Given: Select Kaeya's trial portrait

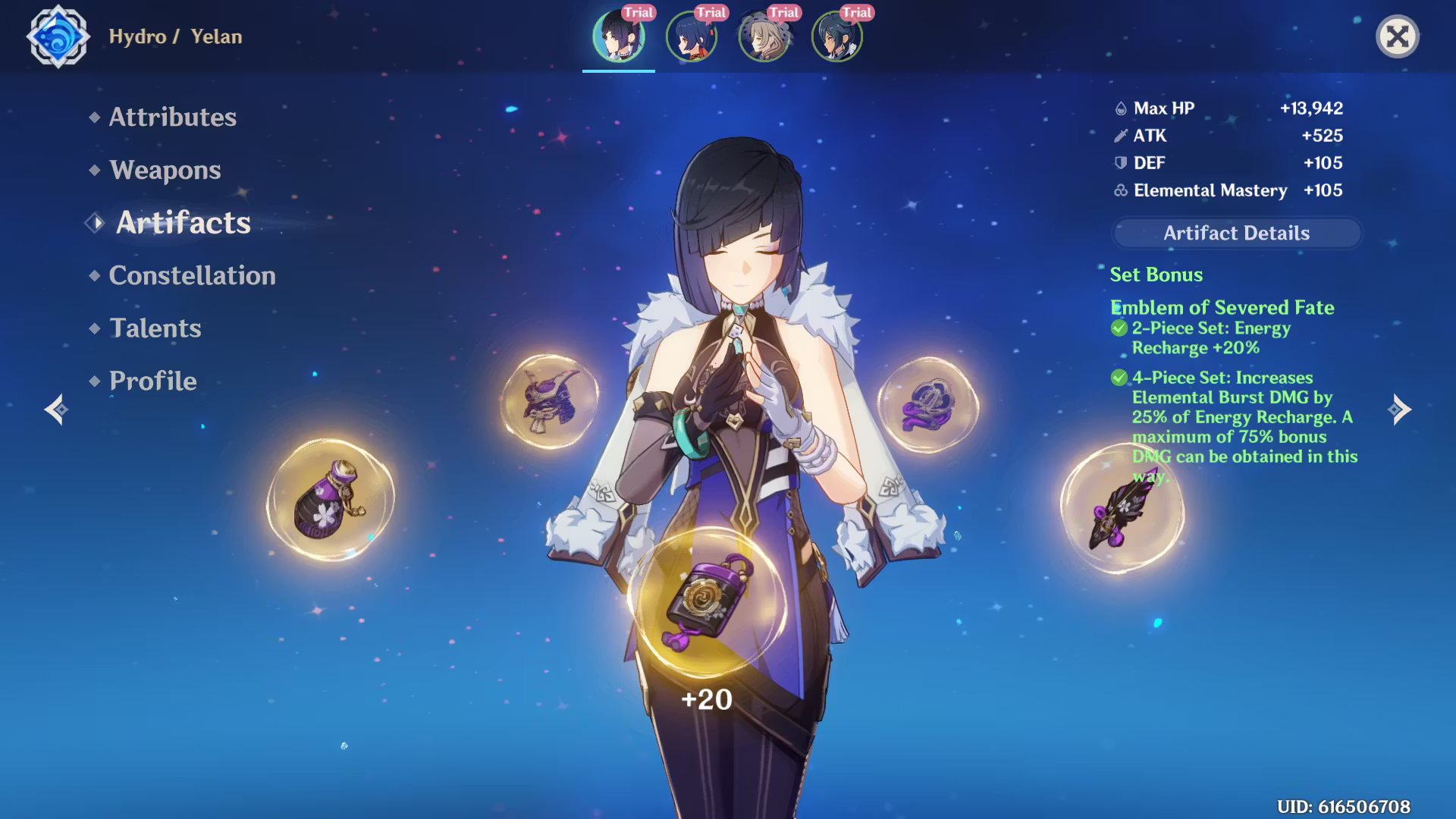Looking at the screenshot, I should 837,36.
